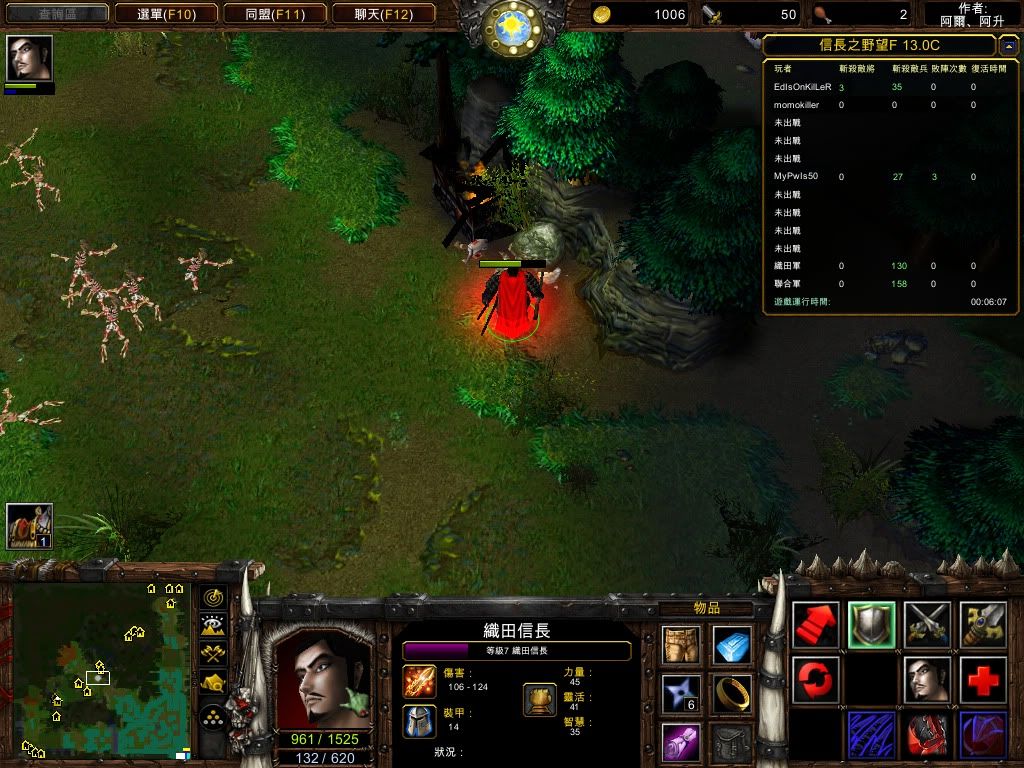The image size is (1024, 768).
Task: Use the purple scroll item
Action: [680, 741]
